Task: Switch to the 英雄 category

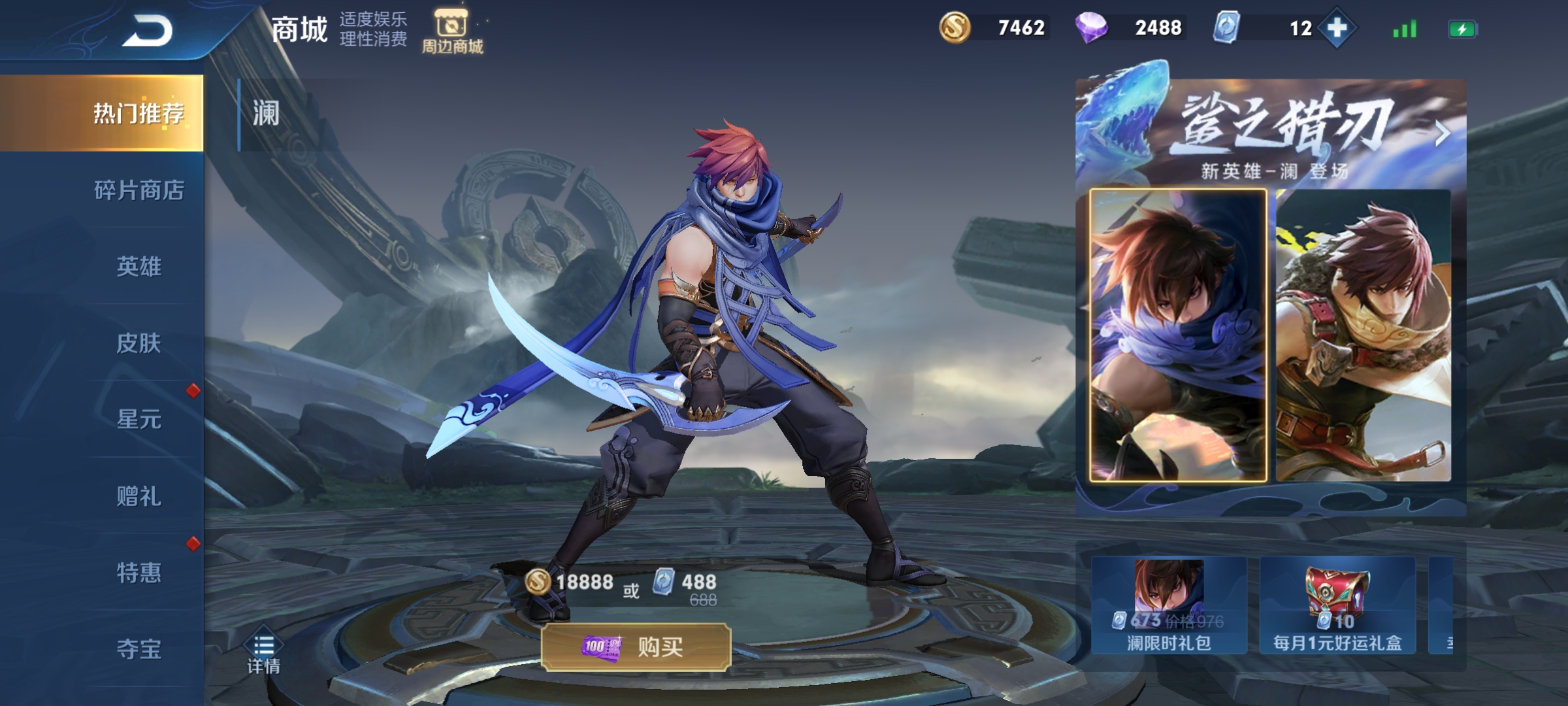Action: (x=139, y=267)
